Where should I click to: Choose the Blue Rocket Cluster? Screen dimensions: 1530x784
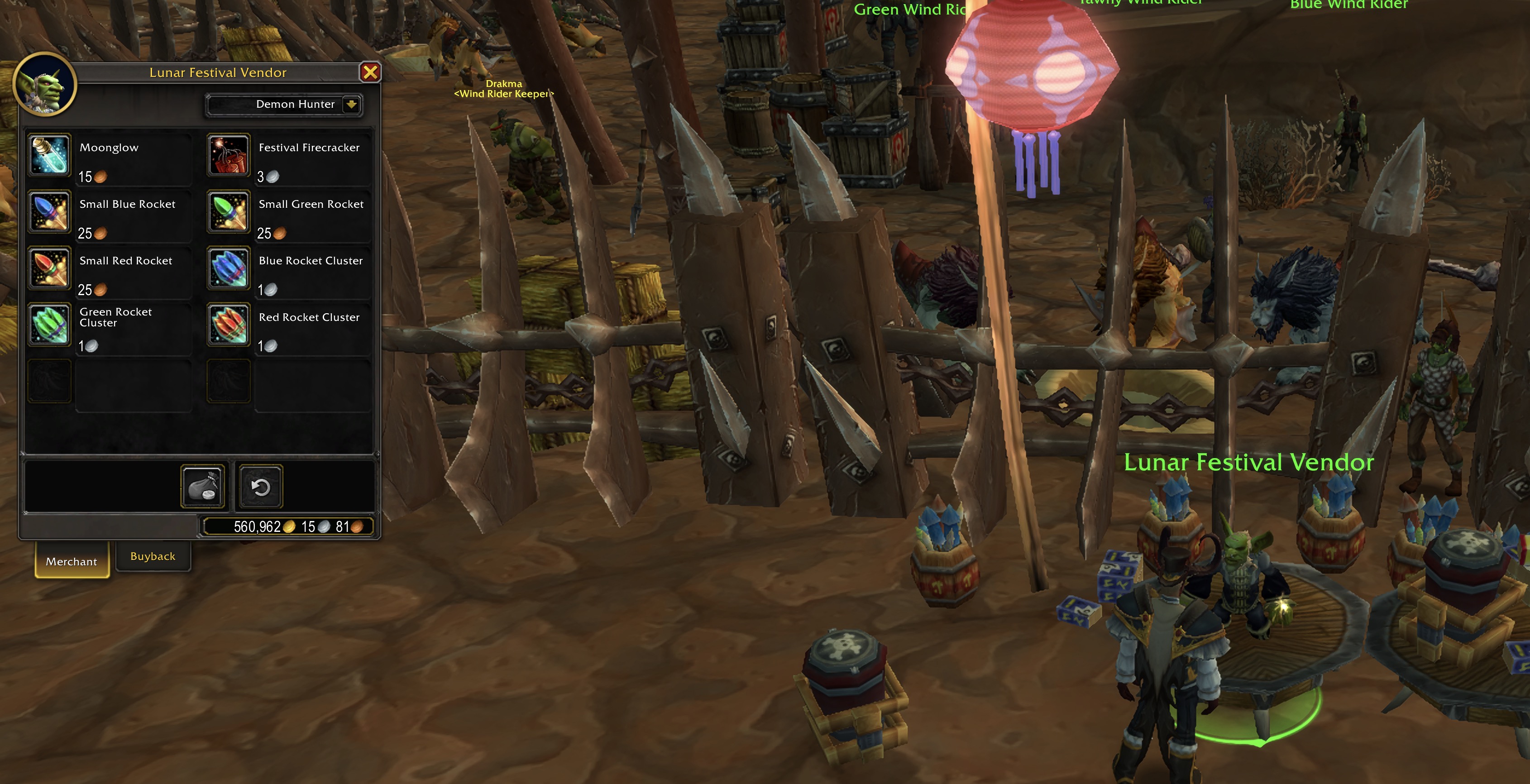coord(229,268)
